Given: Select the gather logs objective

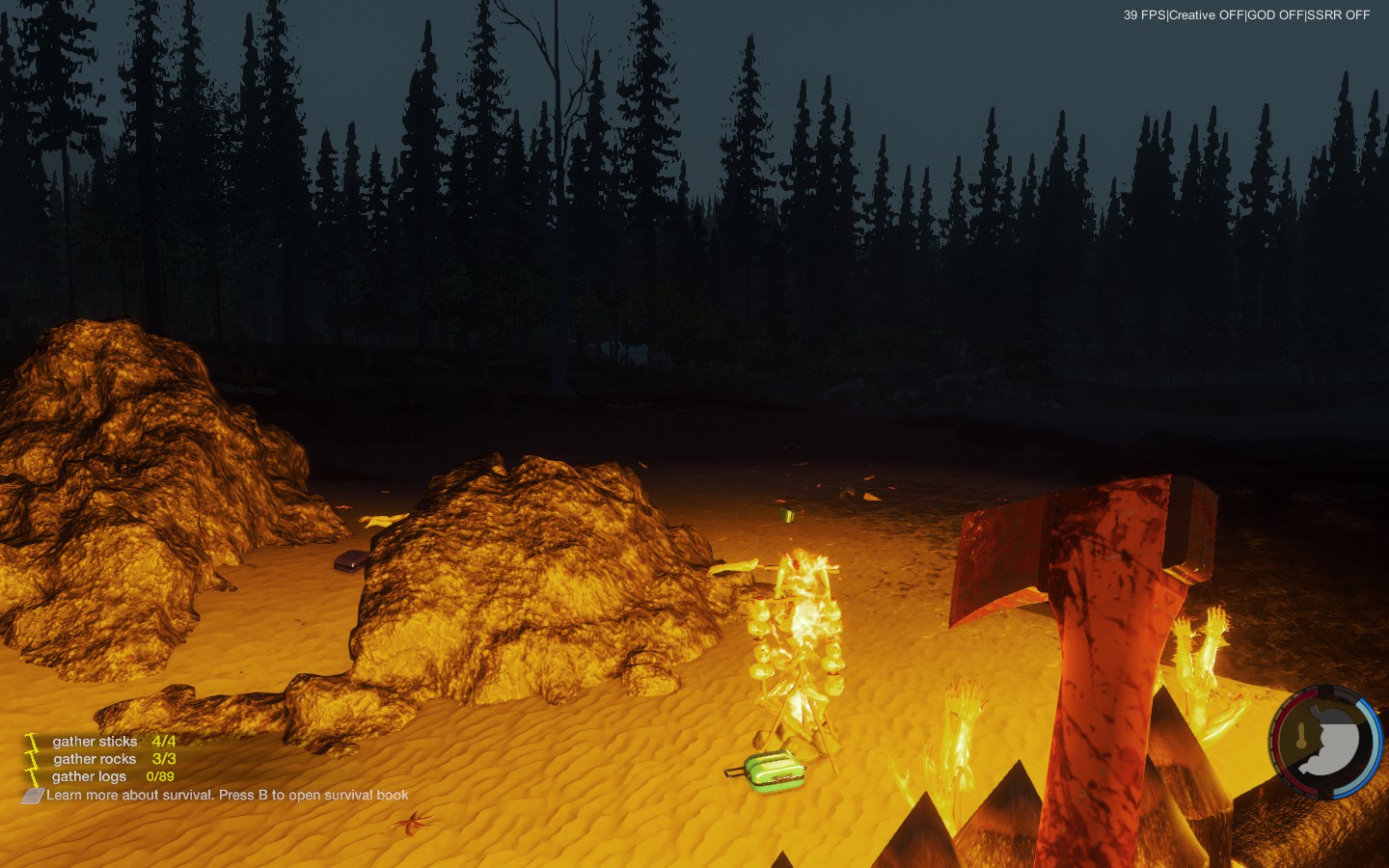Looking at the screenshot, I should coord(89,776).
